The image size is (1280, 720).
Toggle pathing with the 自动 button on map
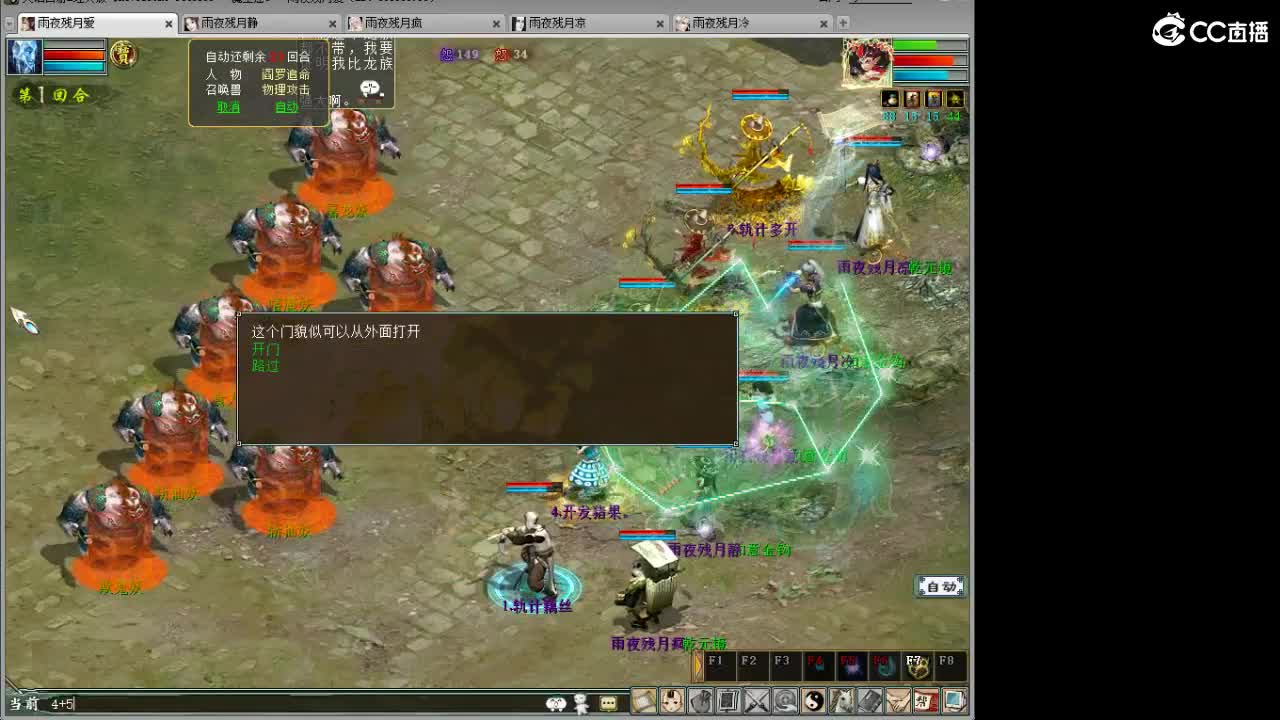[x=938, y=585]
